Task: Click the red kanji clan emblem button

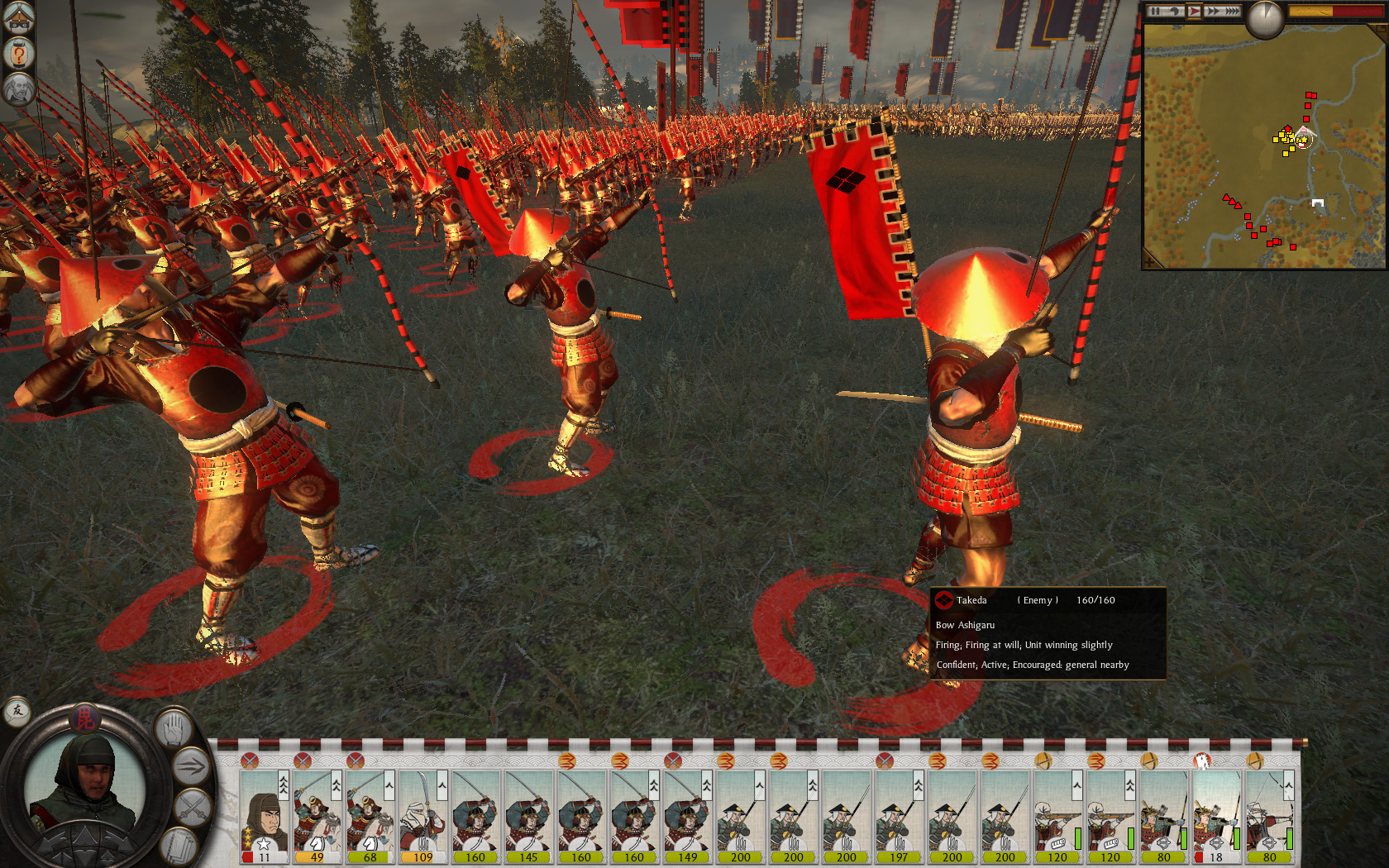Action: tap(84, 718)
